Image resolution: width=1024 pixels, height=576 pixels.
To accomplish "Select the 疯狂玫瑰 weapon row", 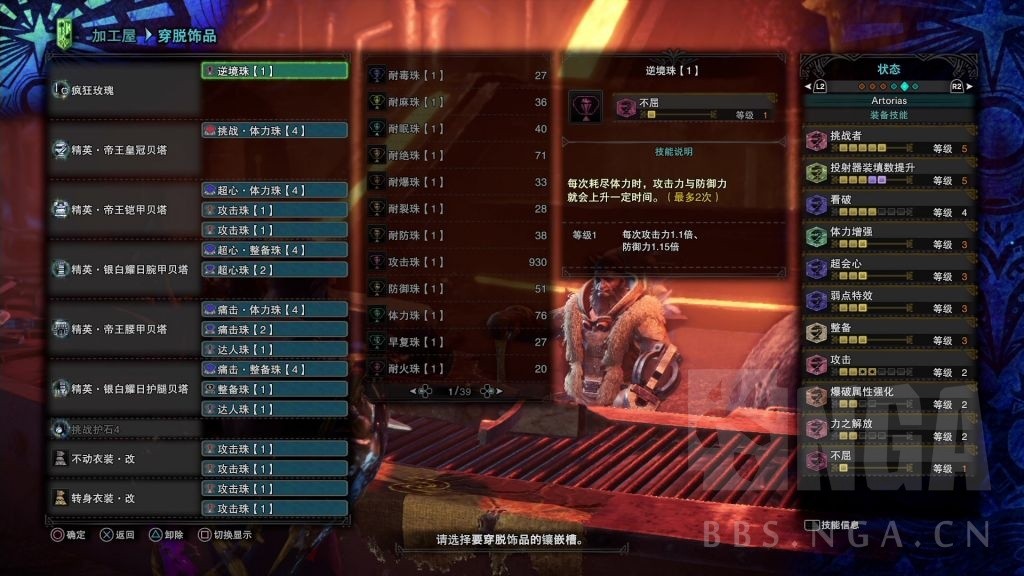I will (125, 91).
